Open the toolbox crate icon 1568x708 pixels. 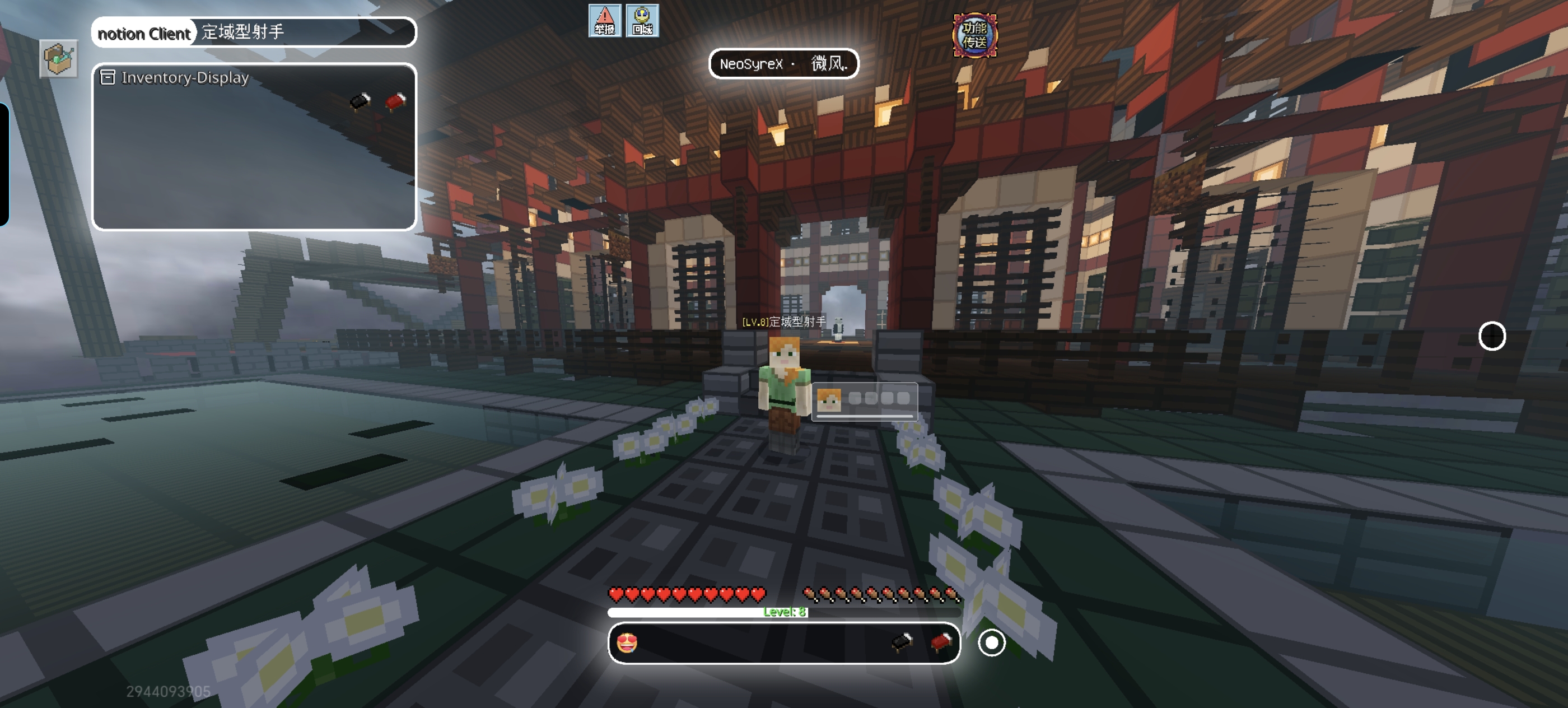[58, 59]
